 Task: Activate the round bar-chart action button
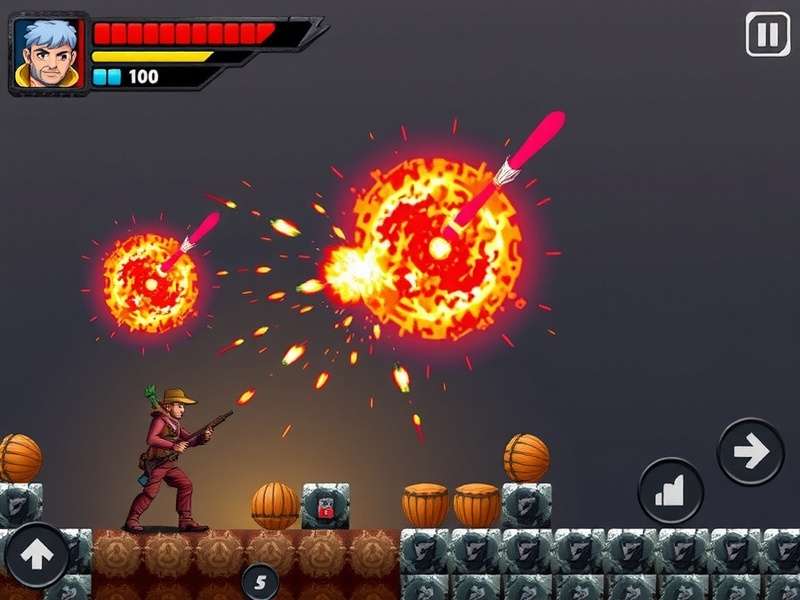coord(671,491)
